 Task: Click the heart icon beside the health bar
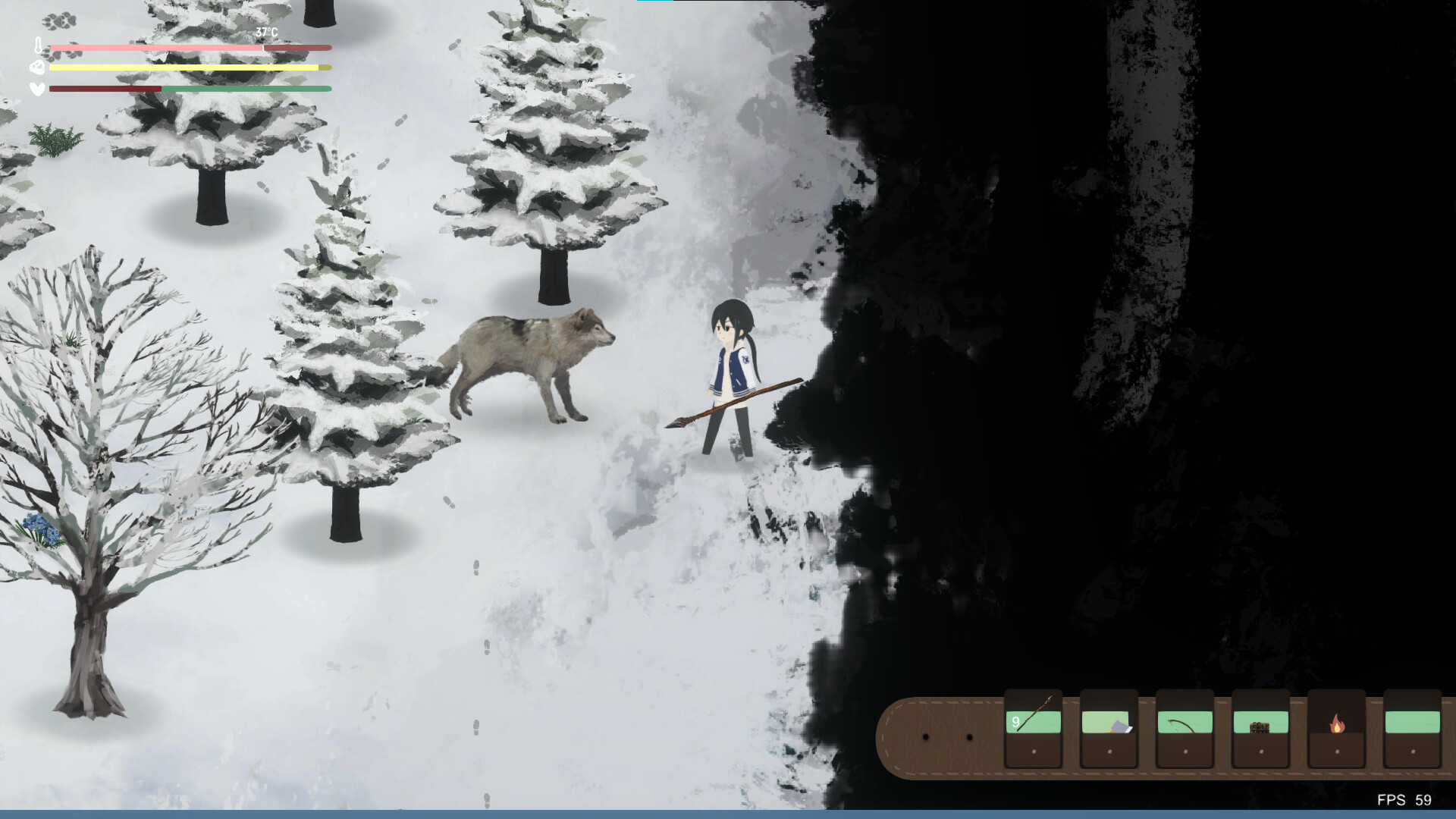pyautogui.click(x=35, y=89)
